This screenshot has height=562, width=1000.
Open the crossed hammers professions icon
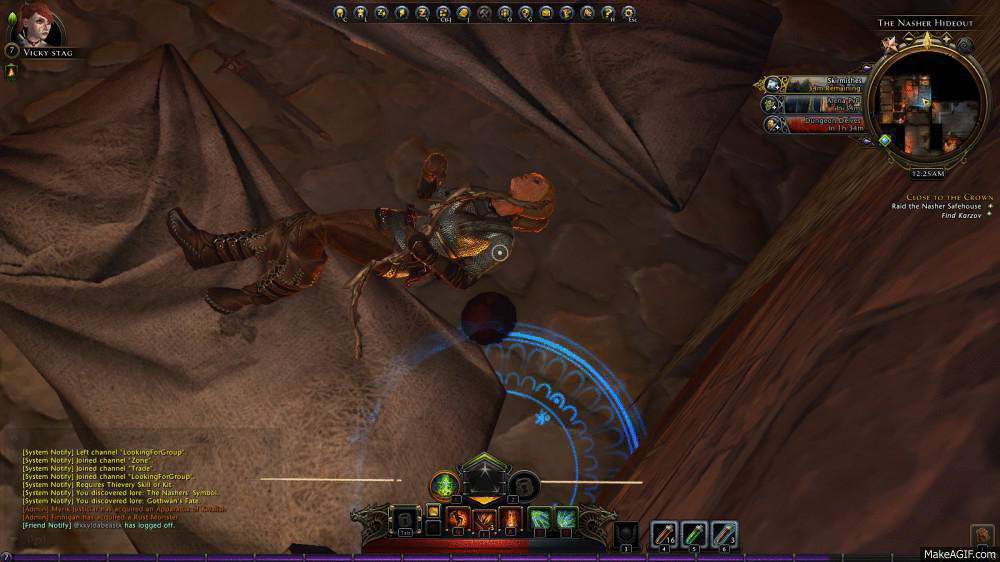point(484,13)
